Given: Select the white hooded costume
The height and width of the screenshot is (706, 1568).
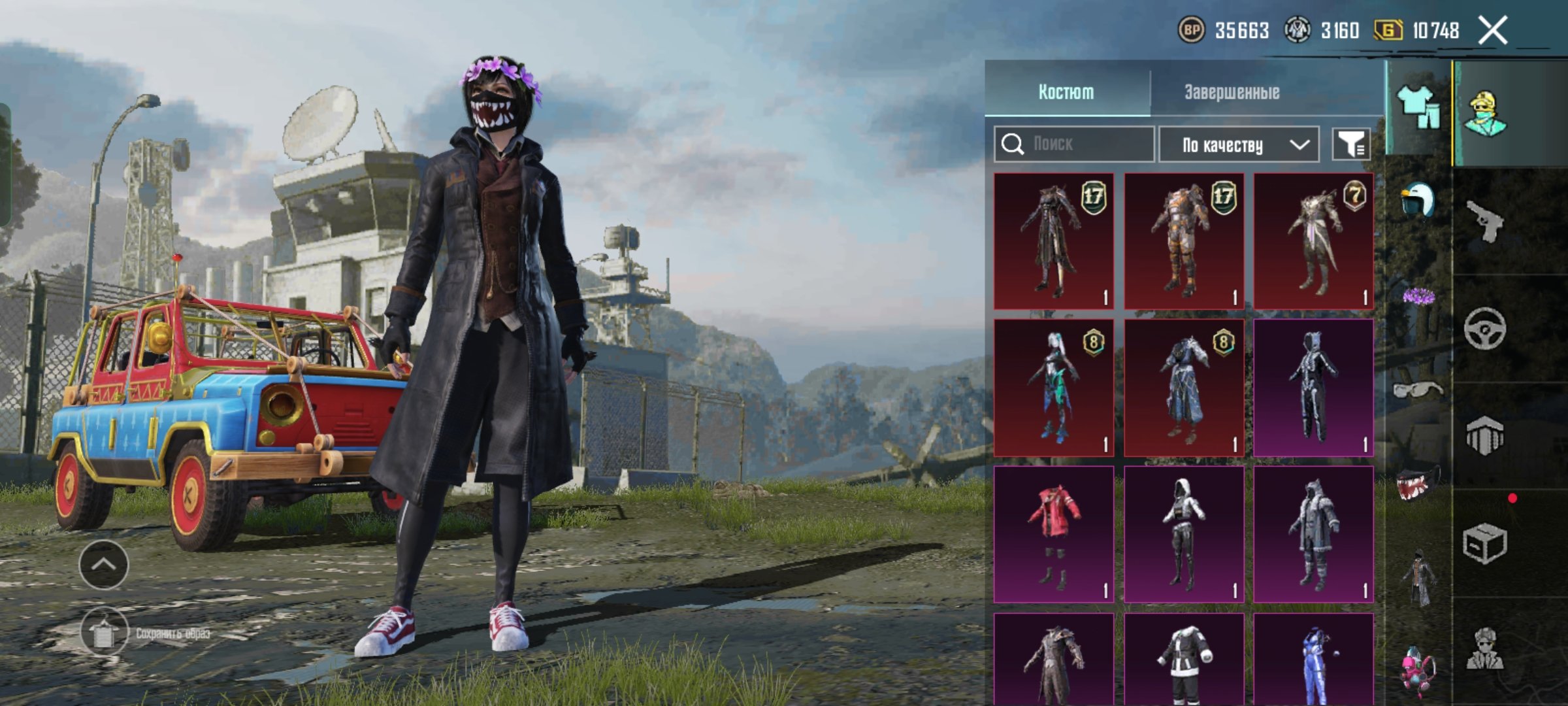Looking at the screenshot, I should click(1184, 534).
